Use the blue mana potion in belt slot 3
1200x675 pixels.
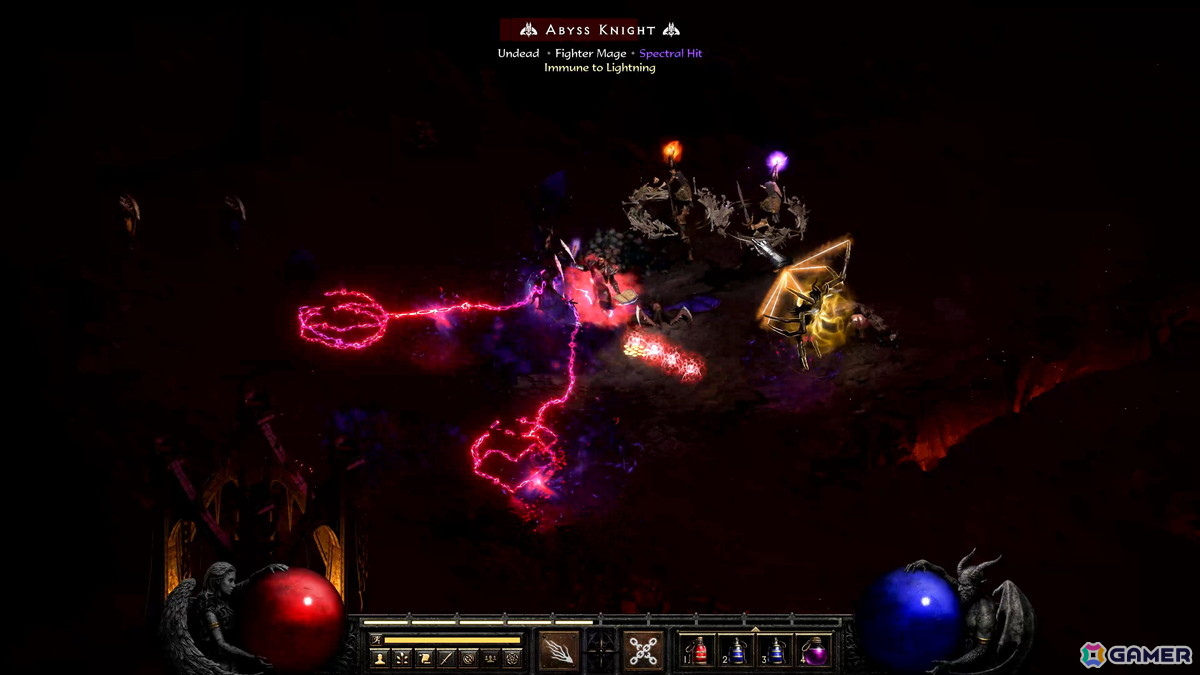click(776, 651)
